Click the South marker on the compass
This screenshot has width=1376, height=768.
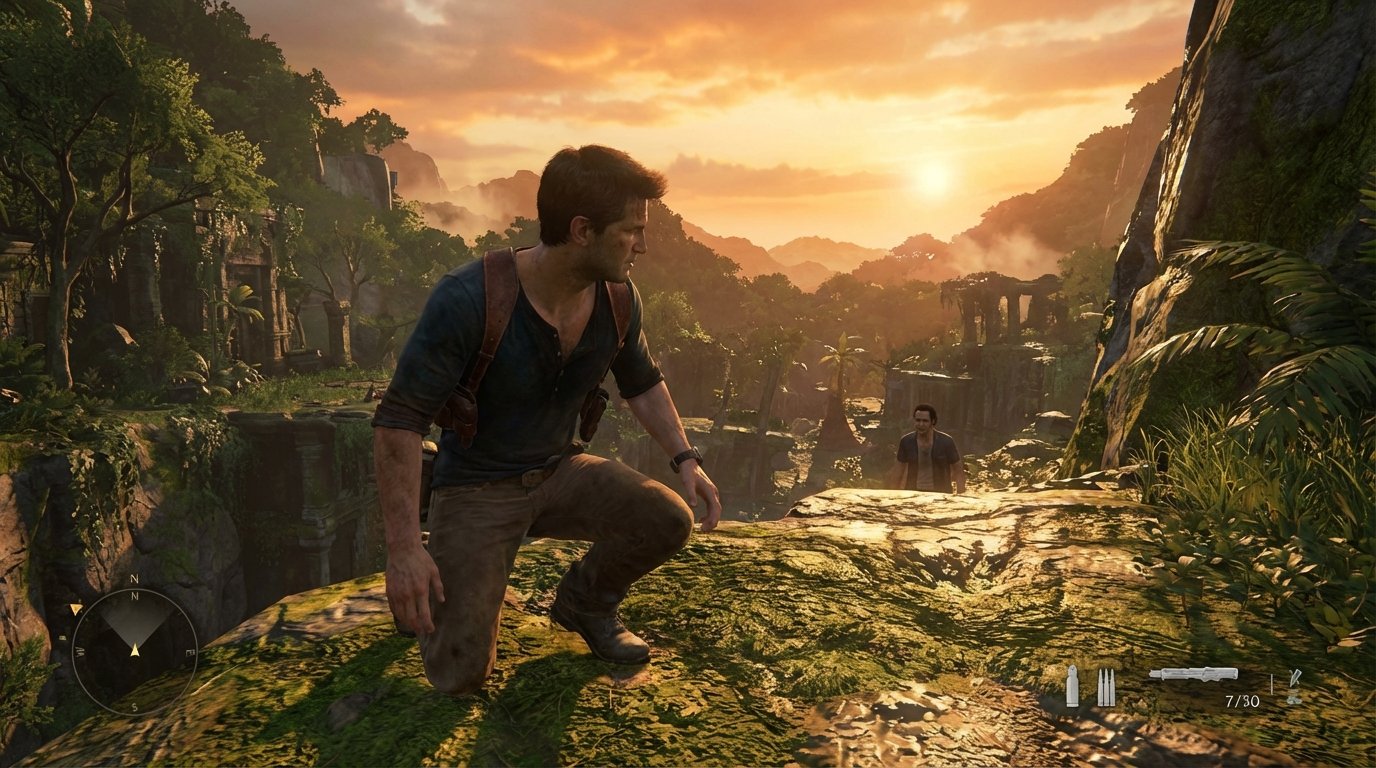click(134, 706)
